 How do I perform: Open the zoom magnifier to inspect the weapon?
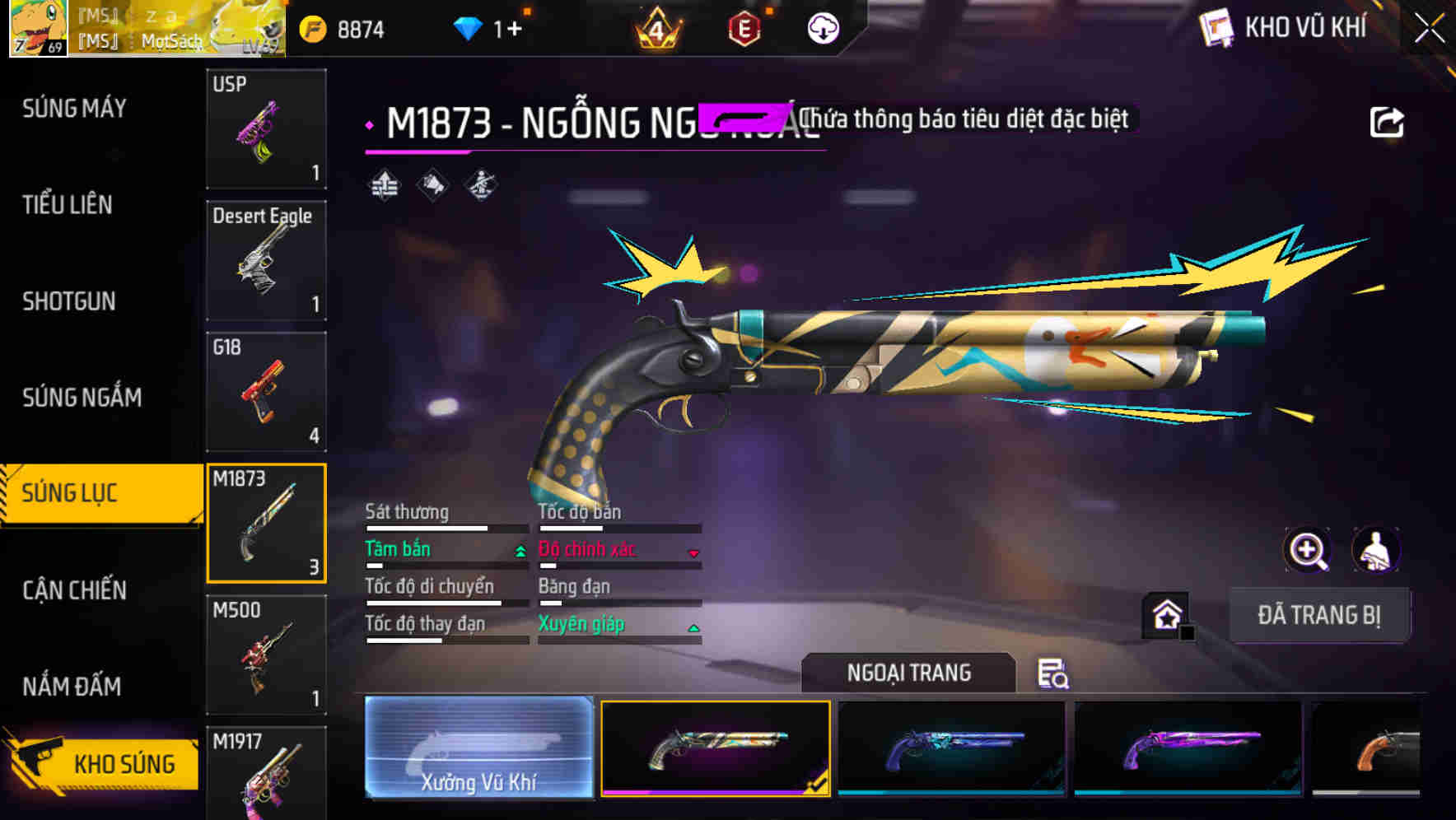1308,550
